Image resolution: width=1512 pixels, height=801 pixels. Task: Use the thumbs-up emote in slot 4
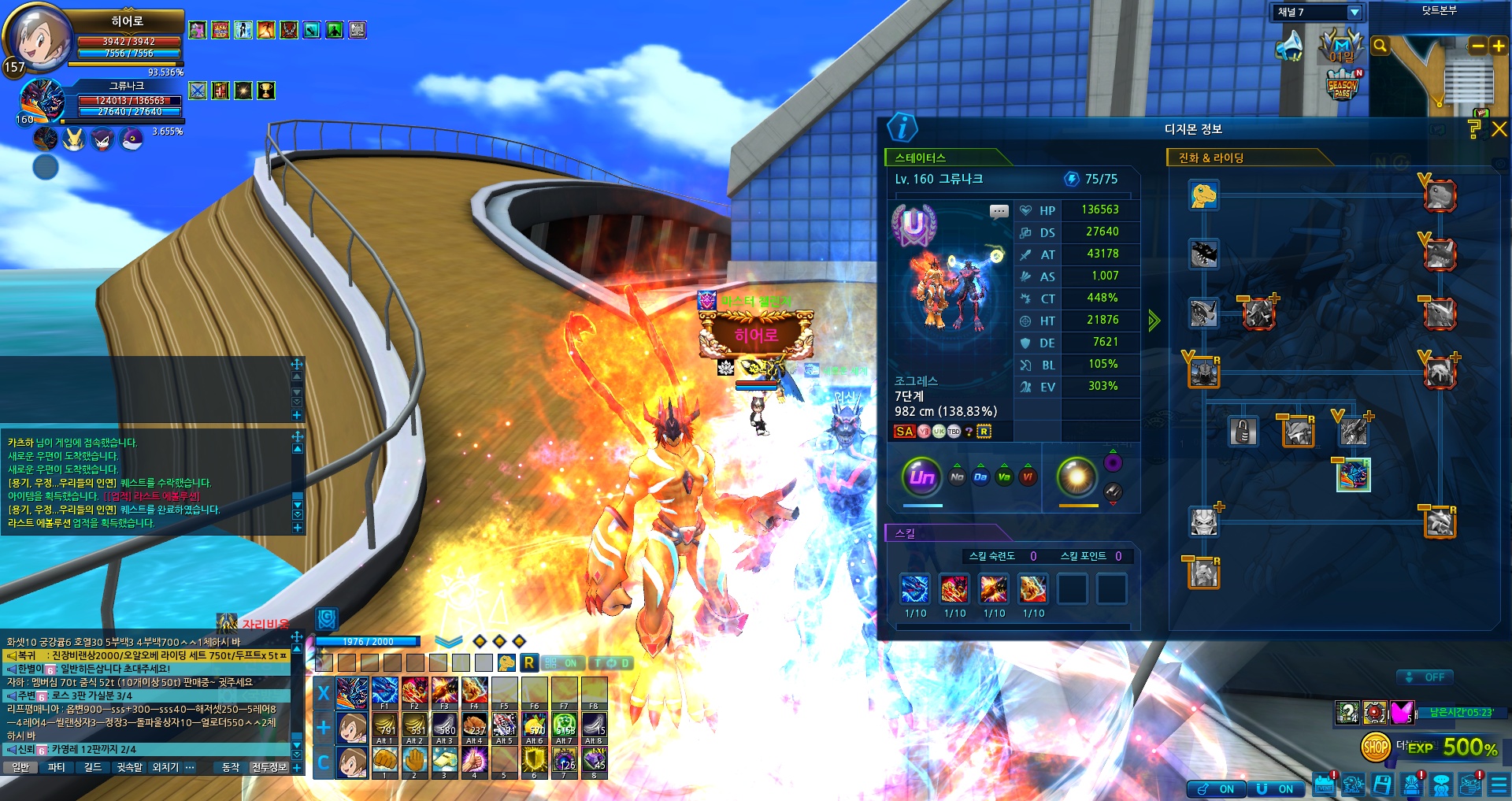(x=474, y=760)
